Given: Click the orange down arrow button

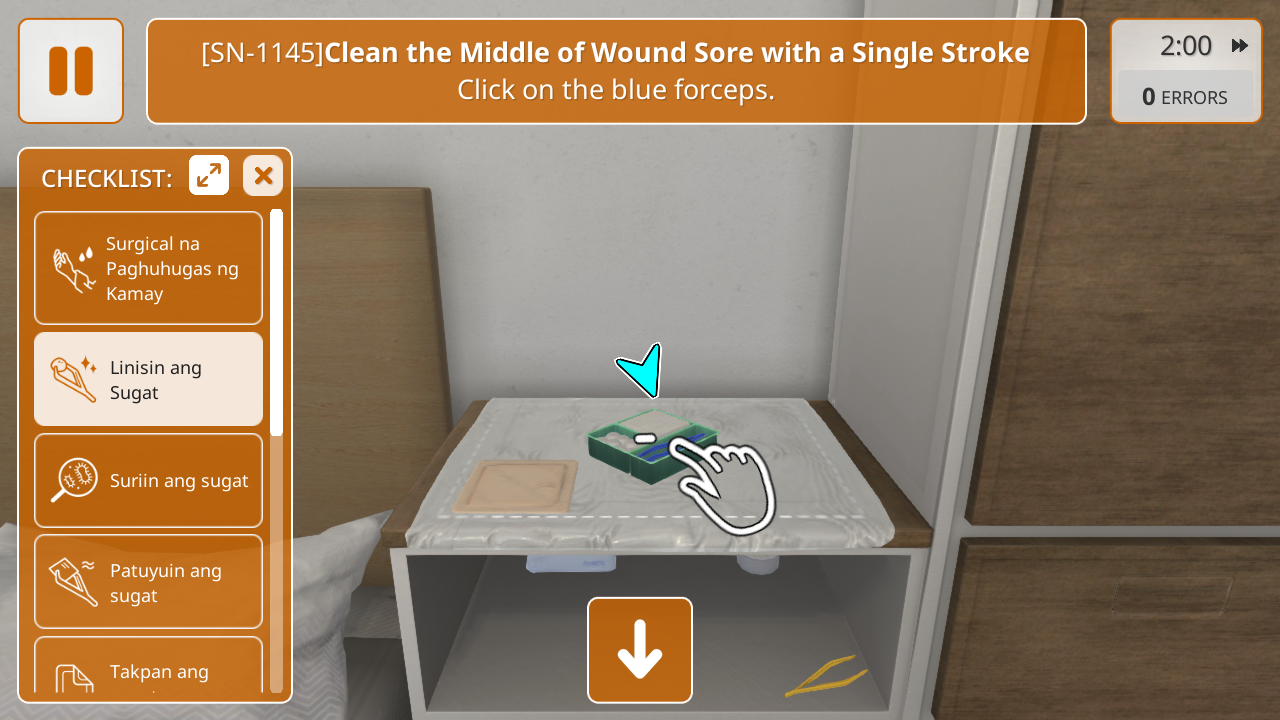Looking at the screenshot, I should click(640, 650).
